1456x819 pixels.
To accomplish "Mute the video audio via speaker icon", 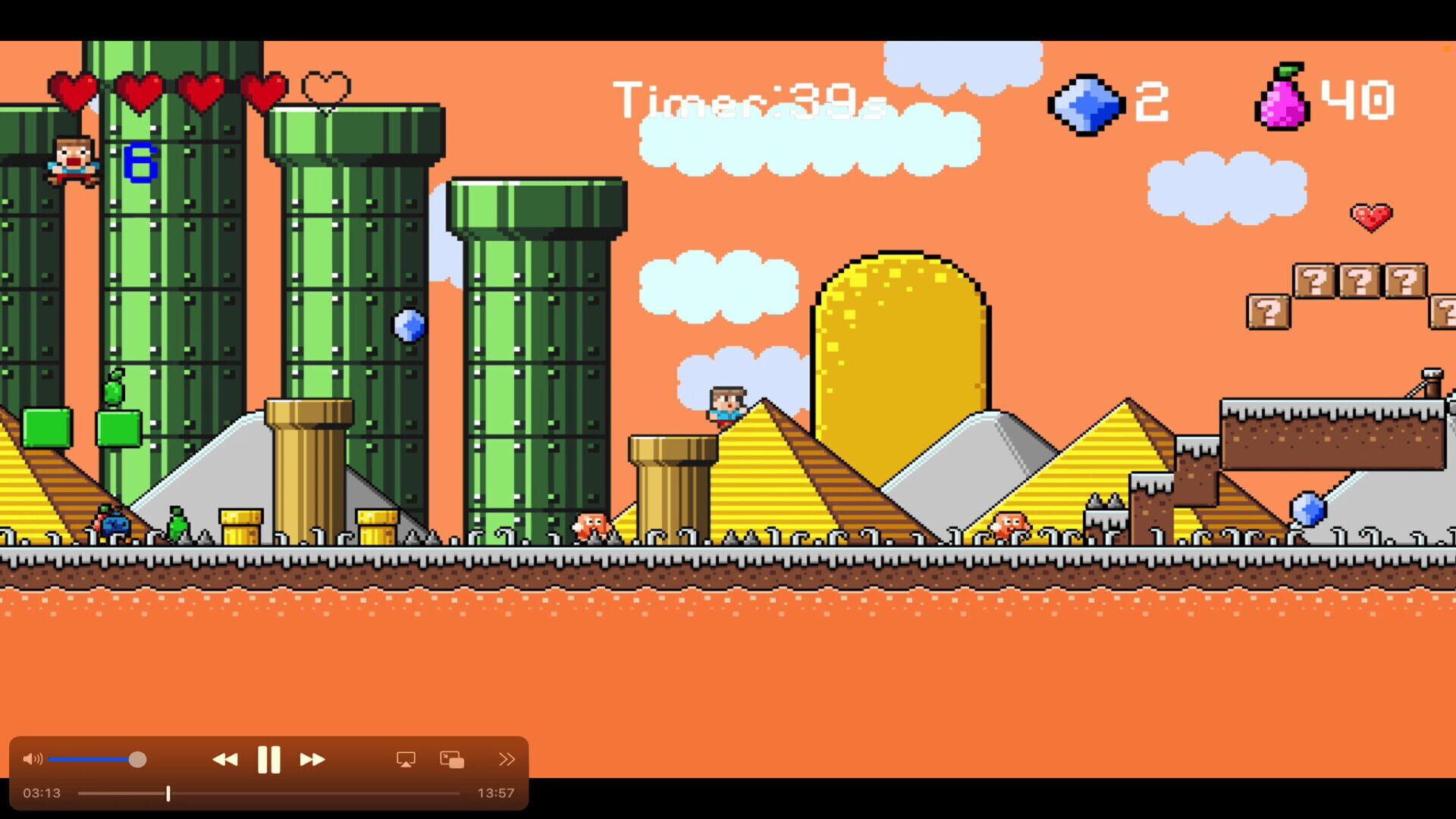I will tap(32, 758).
